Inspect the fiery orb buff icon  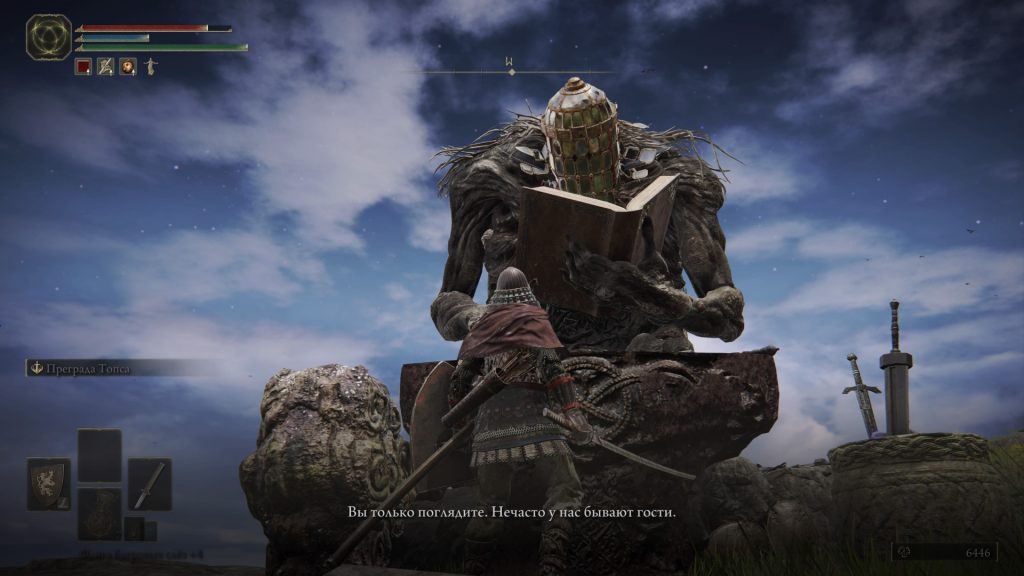tap(128, 67)
